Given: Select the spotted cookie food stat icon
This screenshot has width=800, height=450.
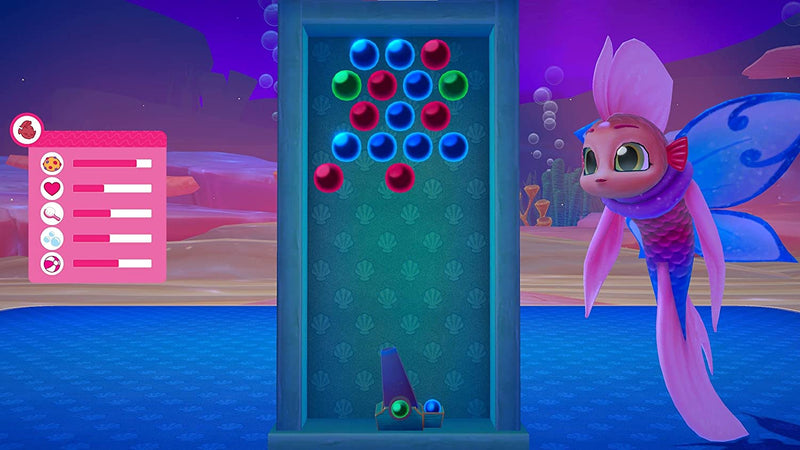Looking at the screenshot, I should [51, 163].
